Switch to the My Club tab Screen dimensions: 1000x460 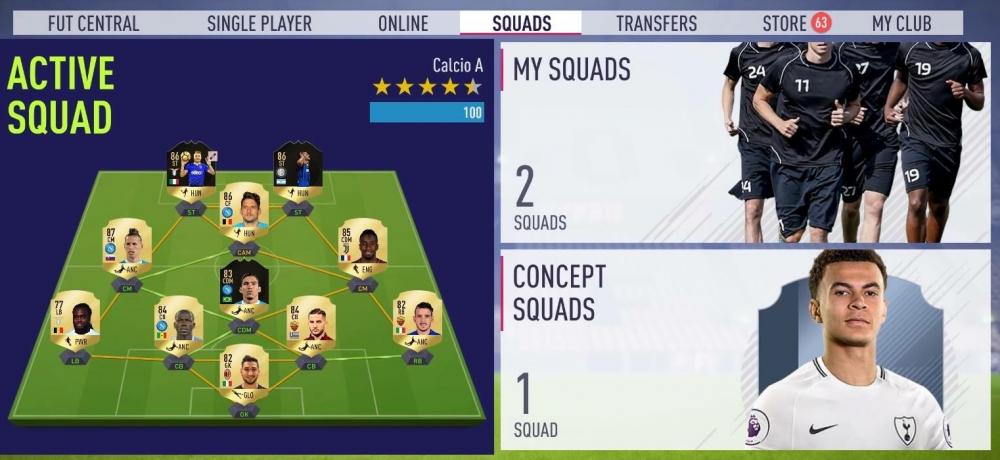point(901,23)
